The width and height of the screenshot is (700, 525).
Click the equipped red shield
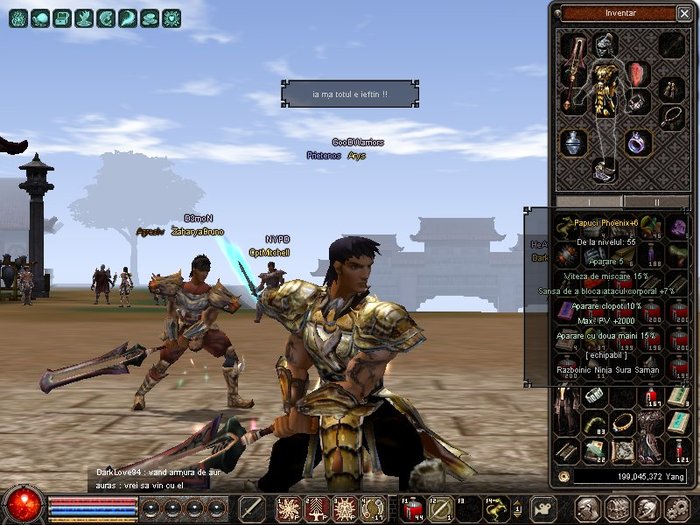(x=638, y=73)
